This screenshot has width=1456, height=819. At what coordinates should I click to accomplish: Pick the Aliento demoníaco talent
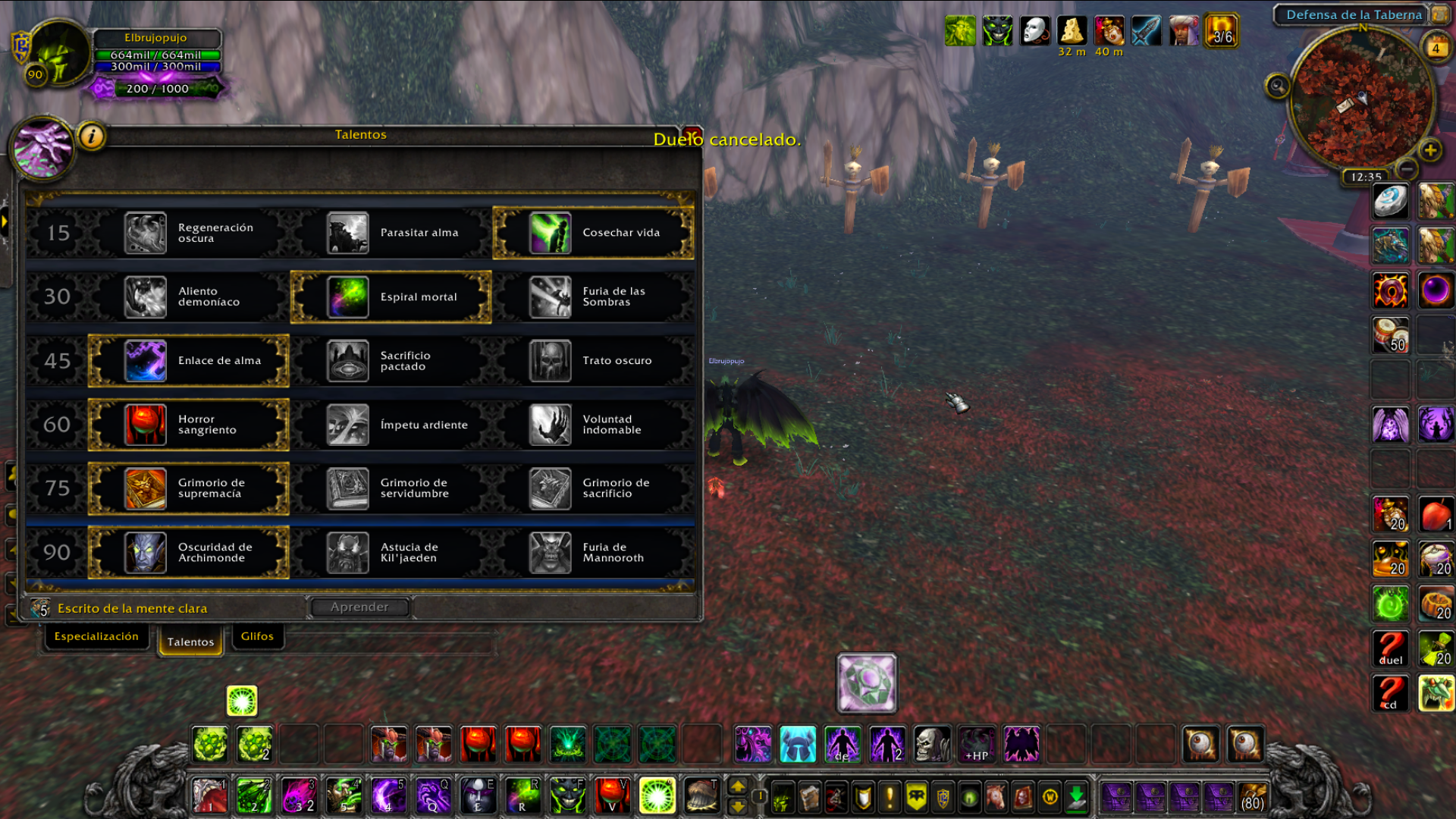(188, 297)
